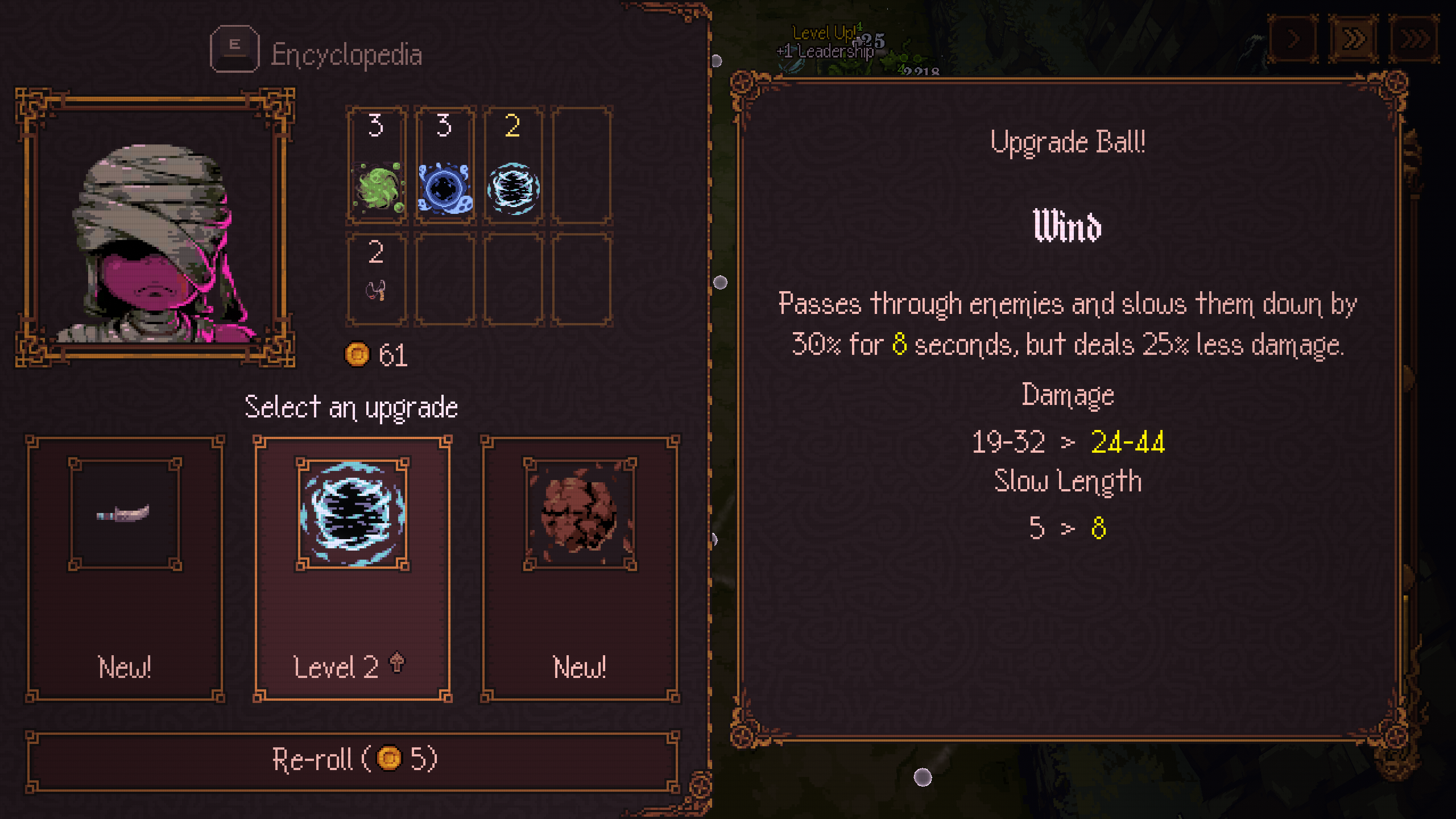
Task: Select the equipped wind ball slot
Action: click(513, 165)
